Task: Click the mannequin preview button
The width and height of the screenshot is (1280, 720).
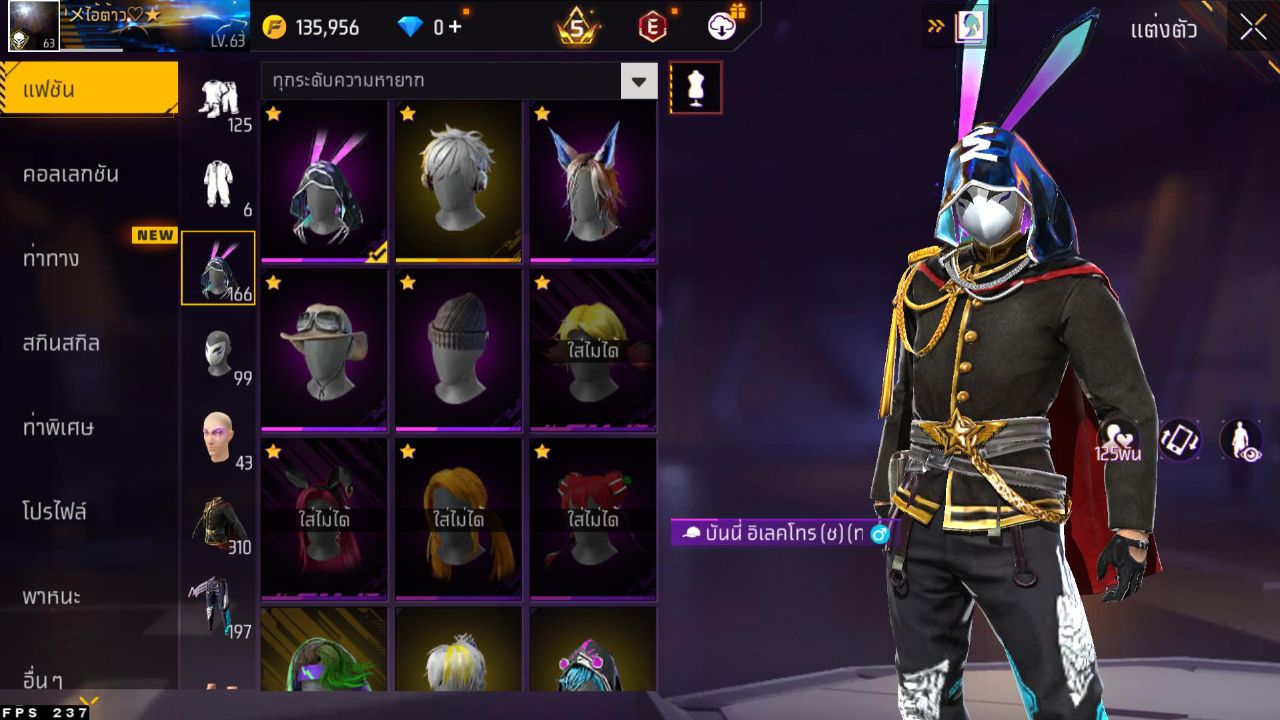Action: click(695, 87)
